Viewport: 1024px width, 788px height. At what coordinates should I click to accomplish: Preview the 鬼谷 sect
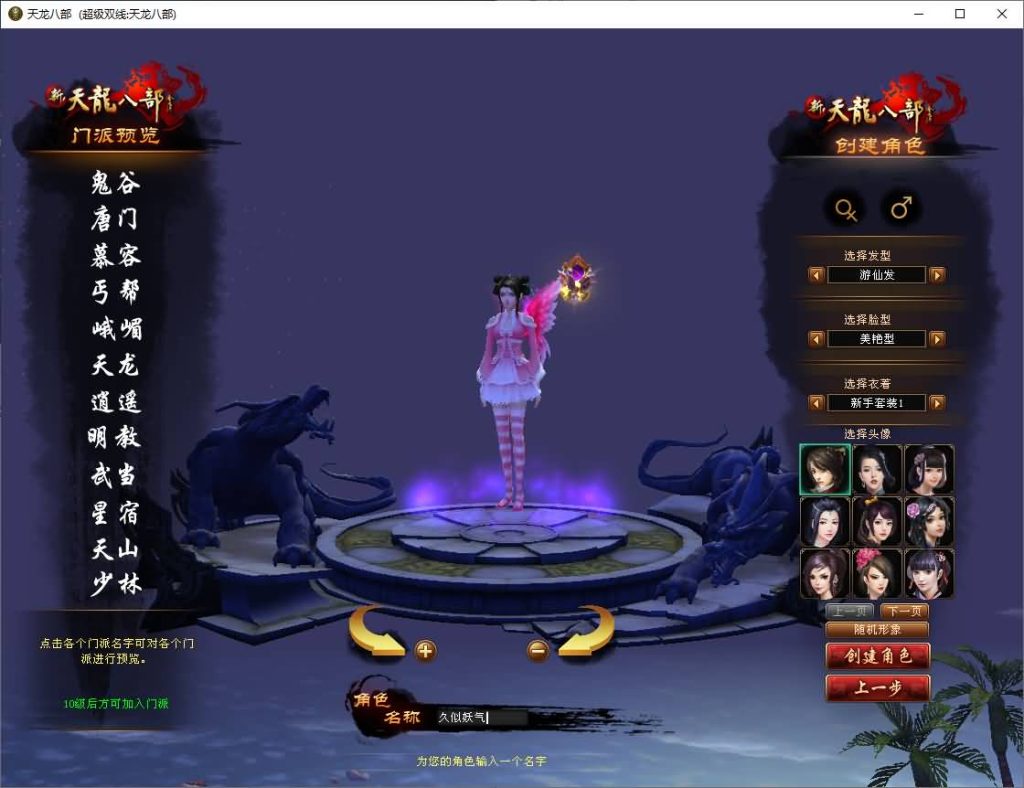pyautogui.click(x=116, y=183)
